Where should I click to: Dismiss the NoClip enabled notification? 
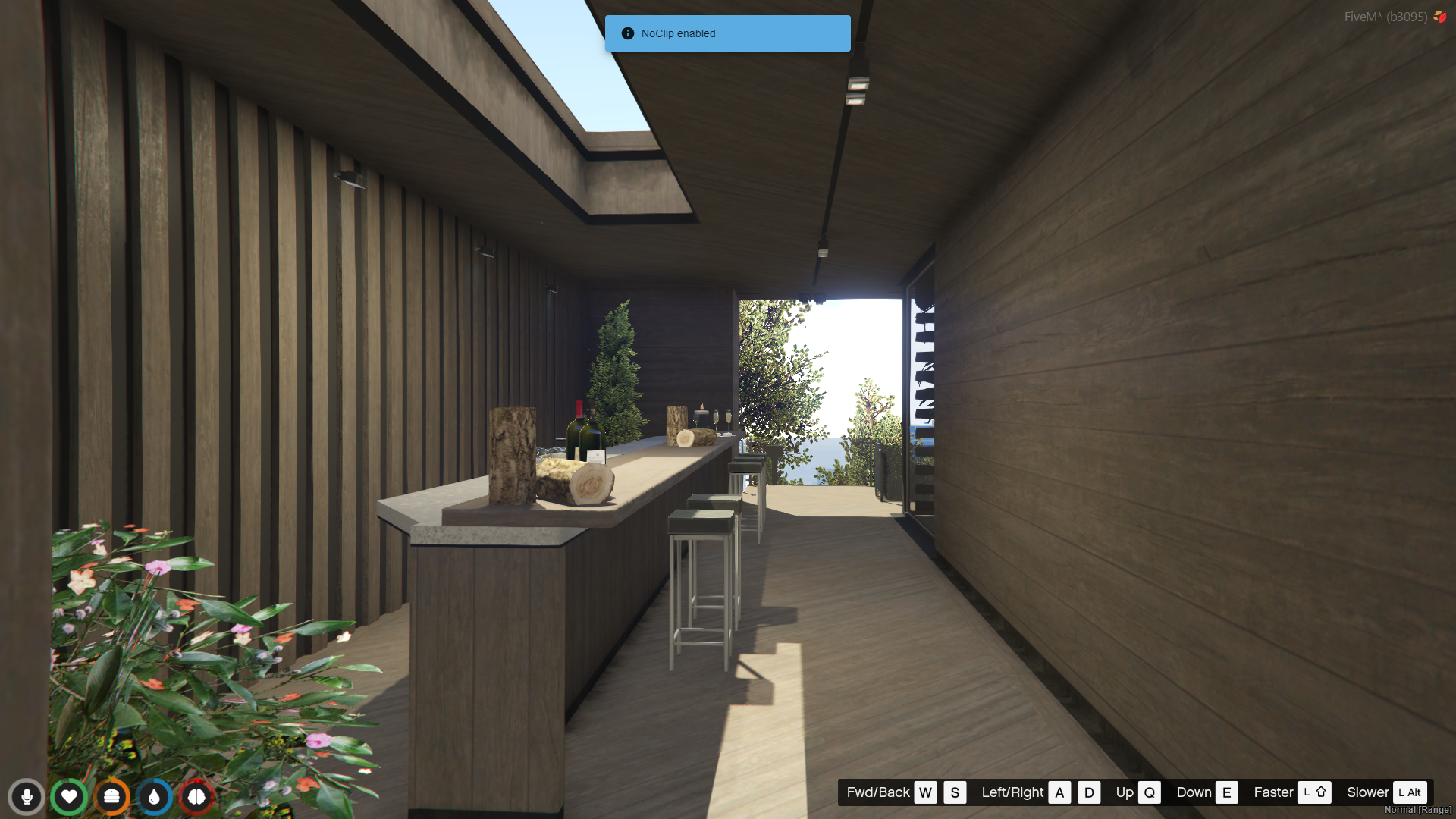pos(727,33)
